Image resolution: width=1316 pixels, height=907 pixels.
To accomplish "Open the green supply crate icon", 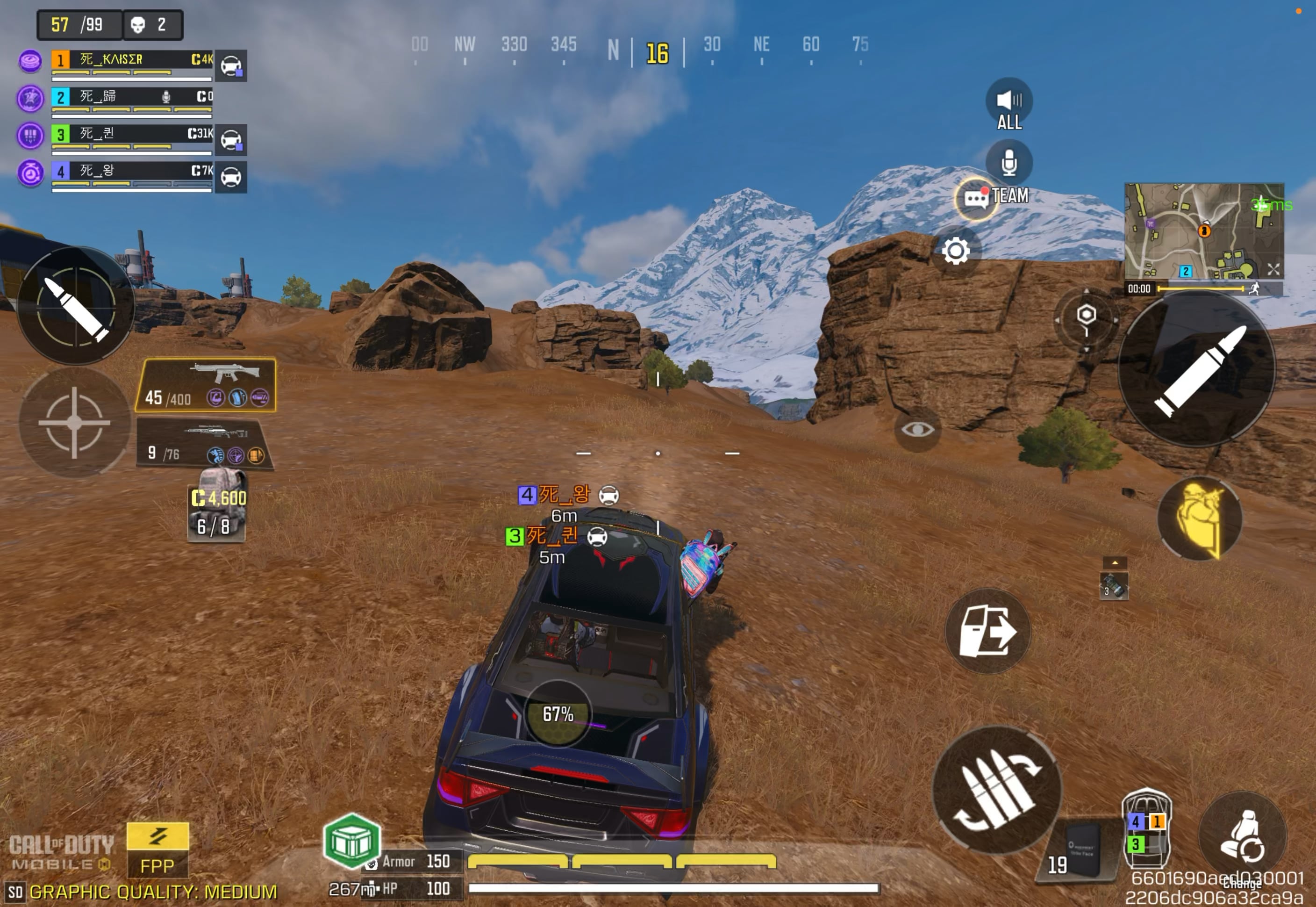I will [351, 841].
